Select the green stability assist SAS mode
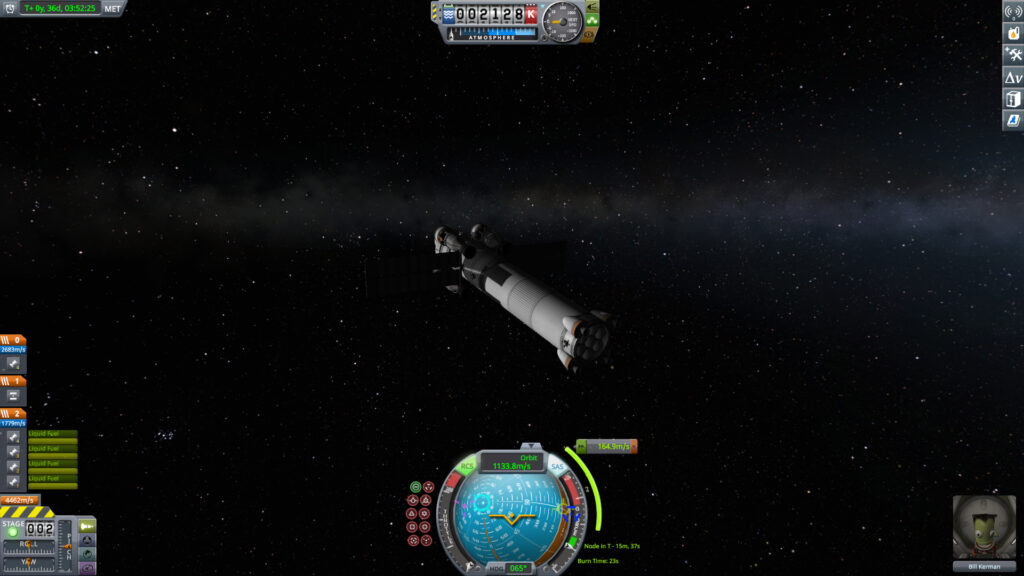This screenshot has height=576, width=1024. coord(415,487)
